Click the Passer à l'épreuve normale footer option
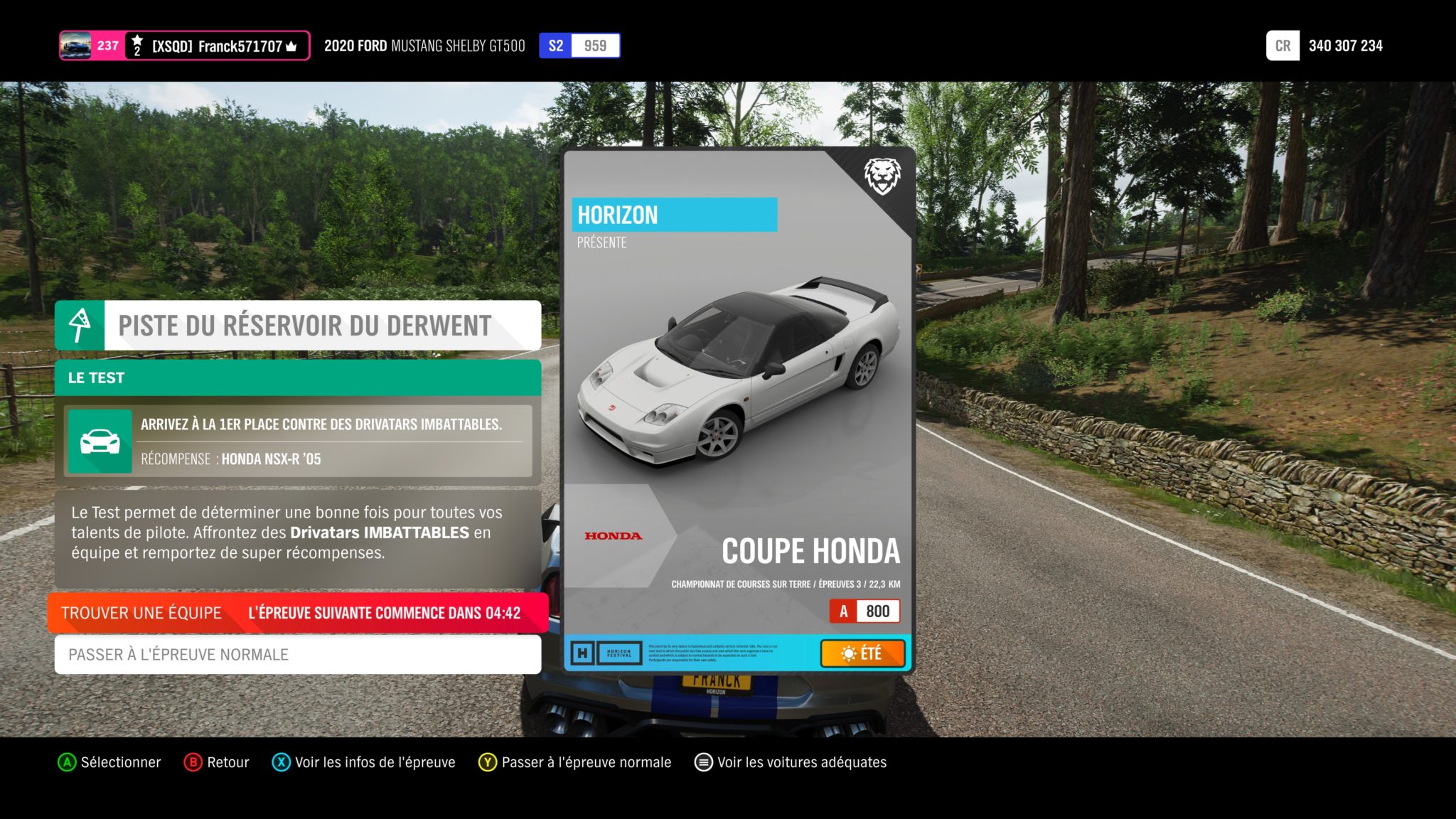1456x819 pixels. (x=575, y=762)
